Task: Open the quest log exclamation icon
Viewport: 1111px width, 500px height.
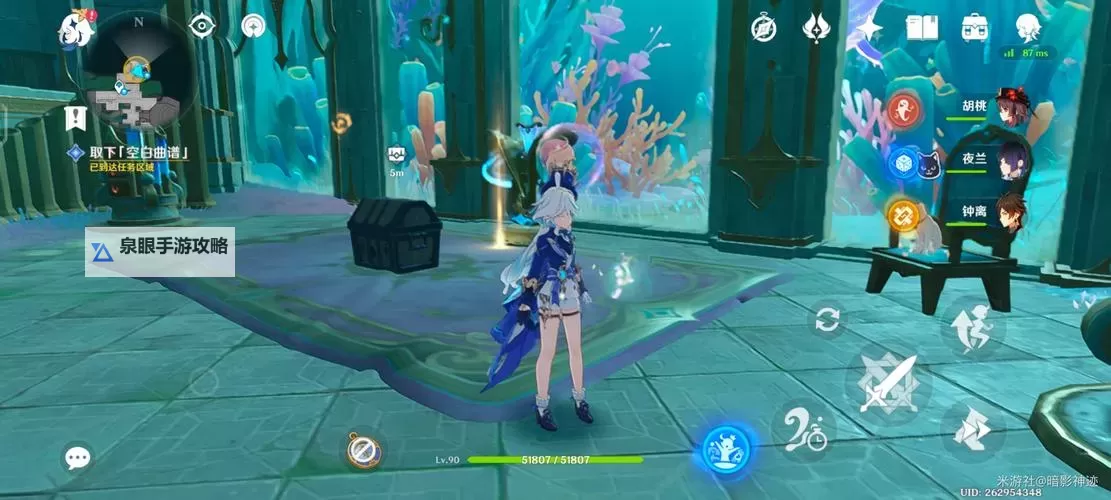Action: (x=75, y=118)
